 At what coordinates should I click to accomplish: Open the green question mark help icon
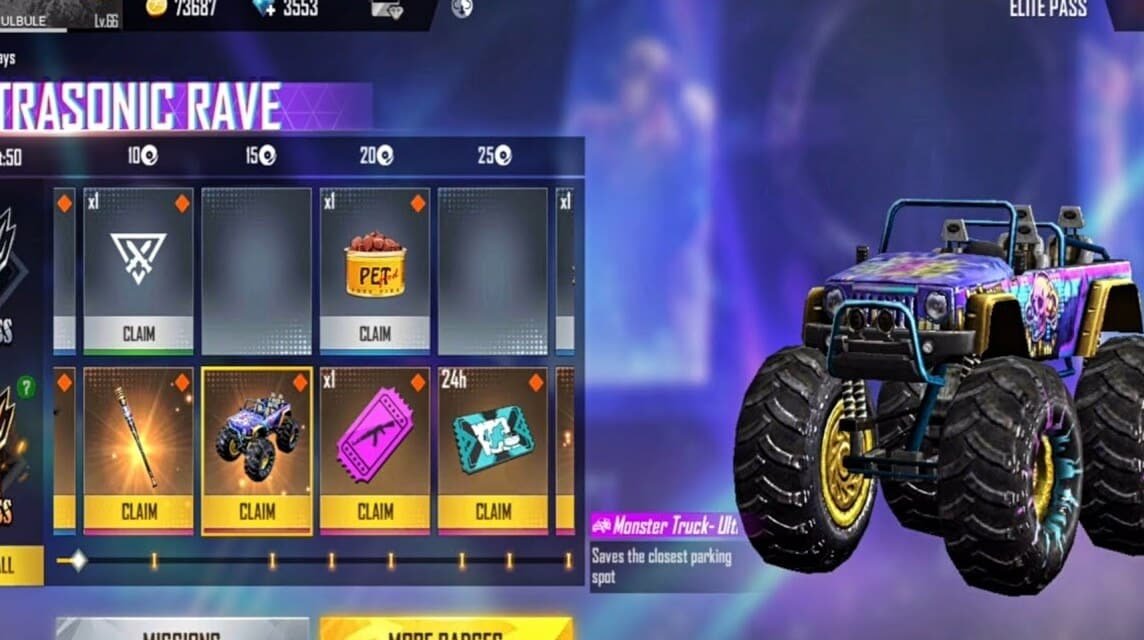coord(26,387)
